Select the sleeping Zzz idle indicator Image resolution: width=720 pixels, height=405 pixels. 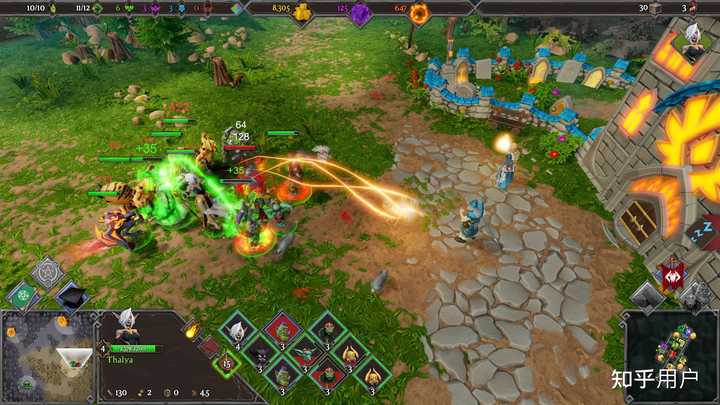click(x=703, y=232)
